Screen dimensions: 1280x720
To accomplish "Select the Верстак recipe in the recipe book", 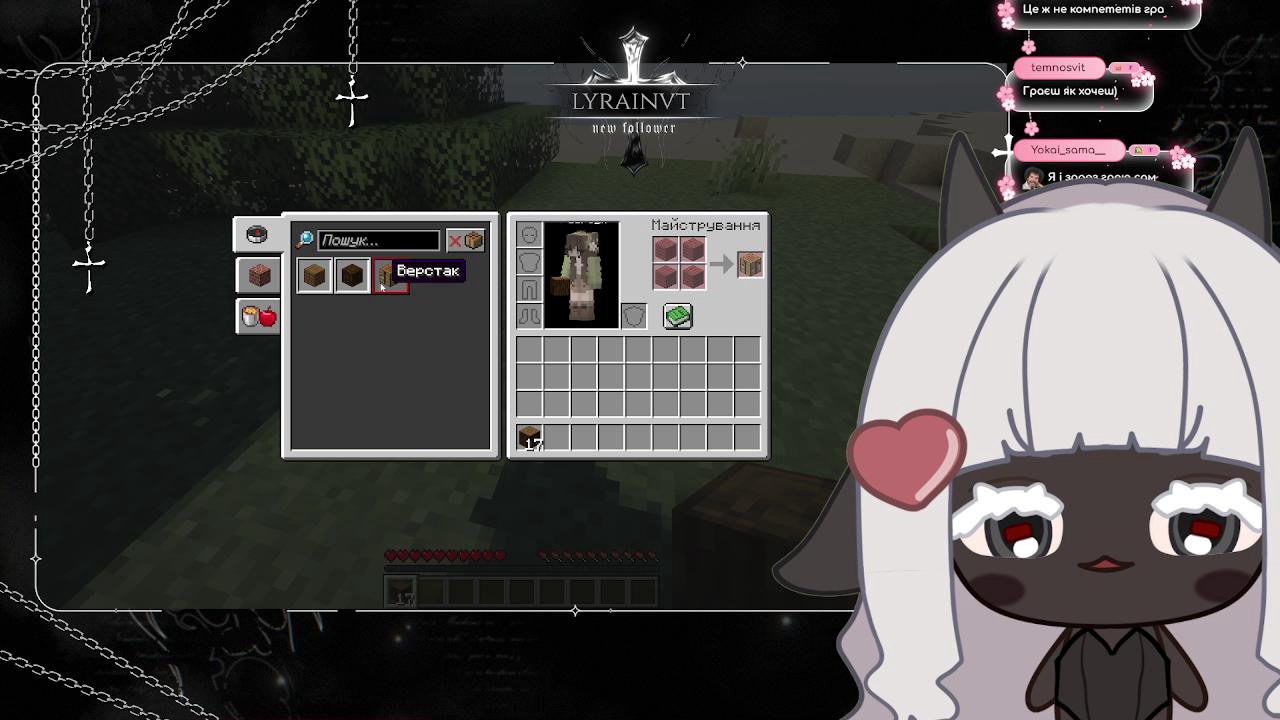I will (x=390, y=274).
